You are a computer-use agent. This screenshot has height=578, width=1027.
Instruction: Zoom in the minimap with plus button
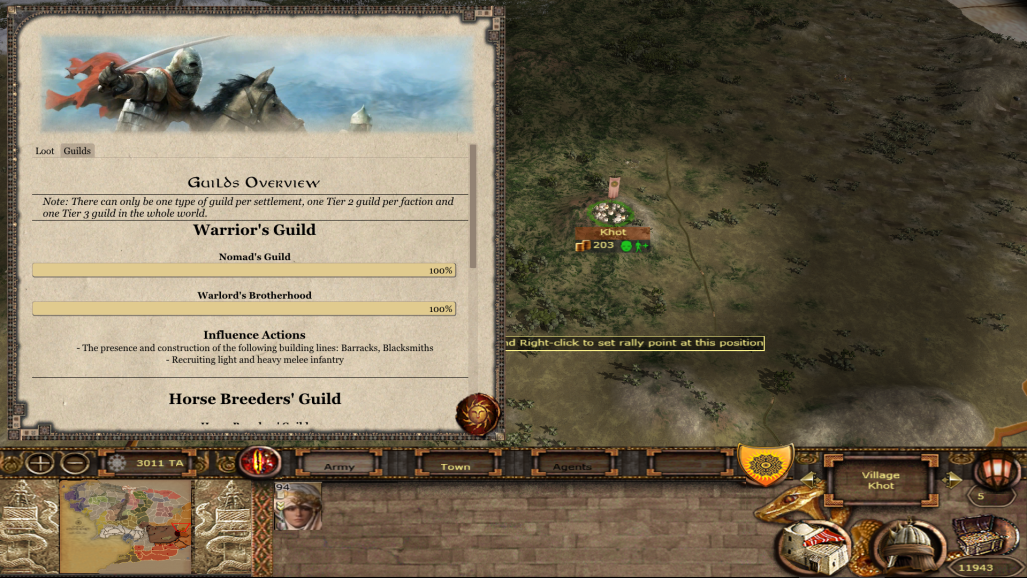pyautogui.click(x=40, y=464)
